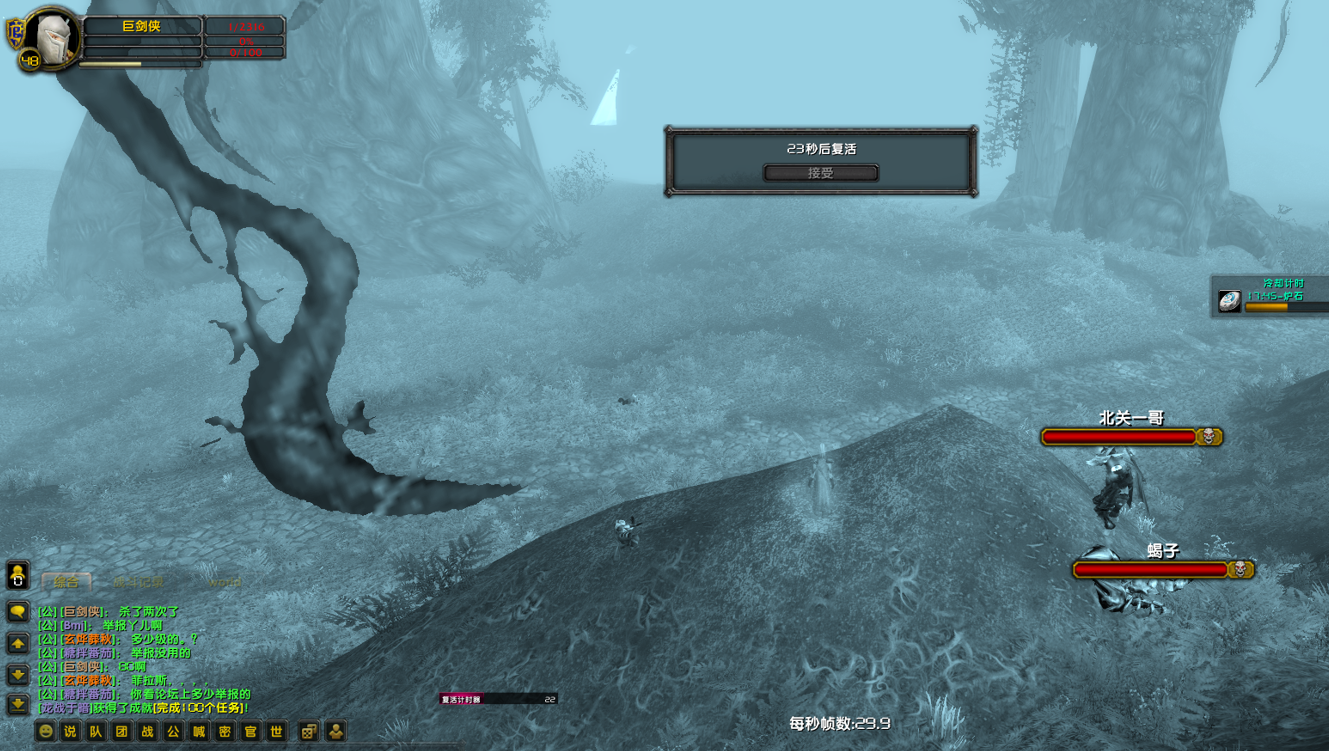Click the 公 guild chat icon
This screenshot has height=751, width=1329.
[170, 731]
